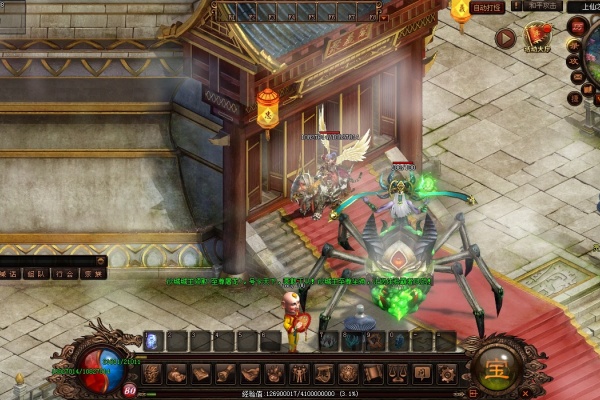Click the round play arrow button
Screen dimensions: 600x400
pyautogui.click(x=506, y=38)
